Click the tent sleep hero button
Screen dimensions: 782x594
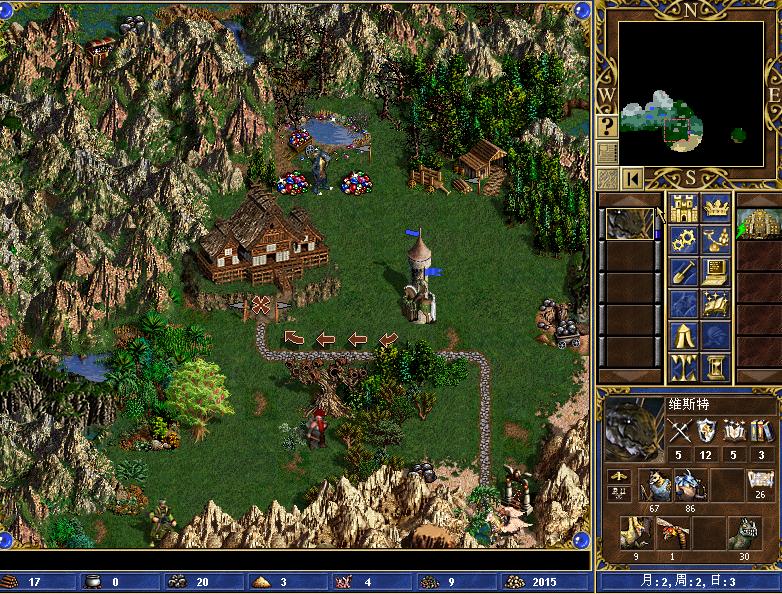[684, 334]
